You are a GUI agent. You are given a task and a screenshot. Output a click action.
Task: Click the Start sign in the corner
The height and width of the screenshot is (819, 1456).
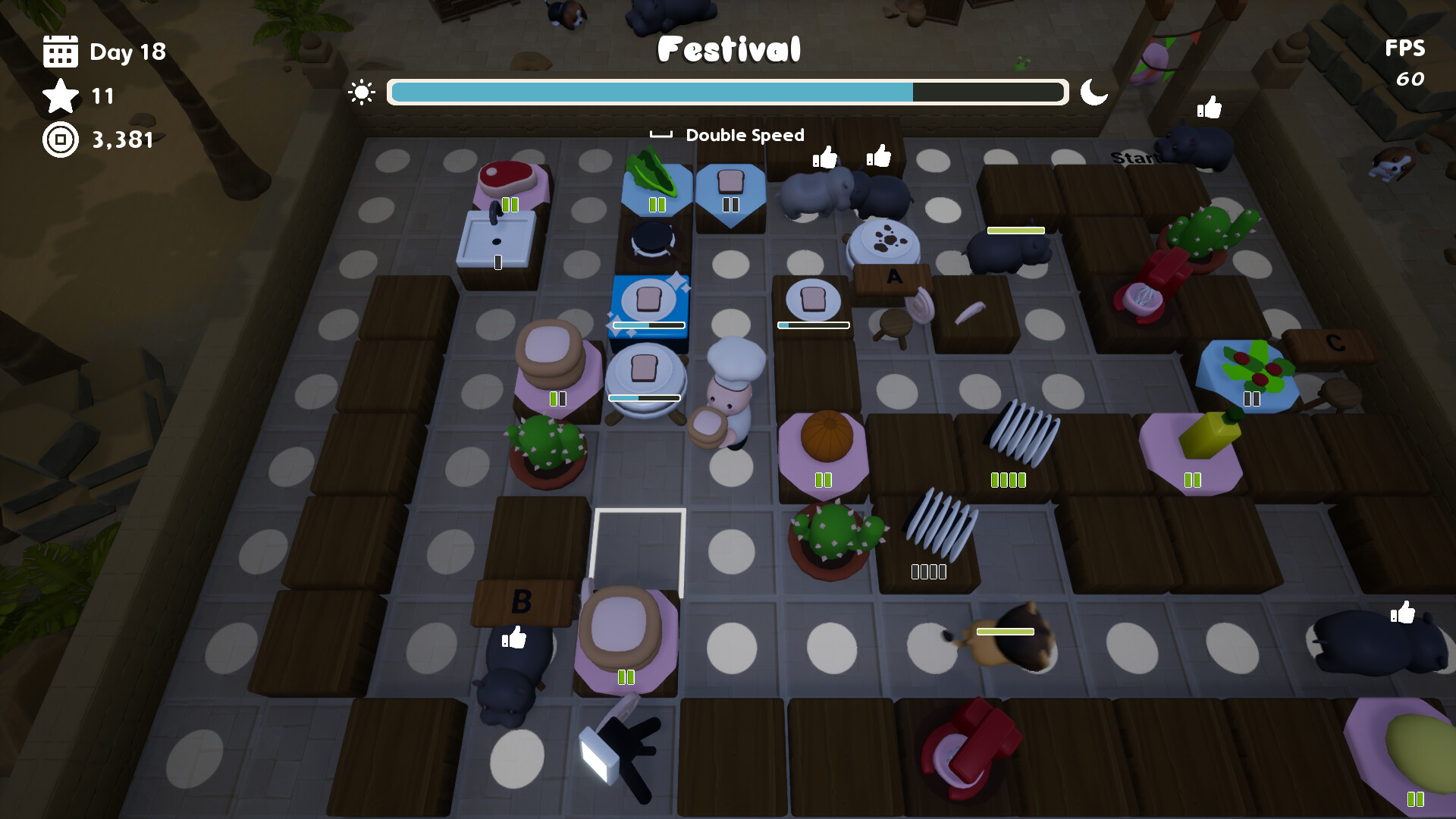point(1135,158)
